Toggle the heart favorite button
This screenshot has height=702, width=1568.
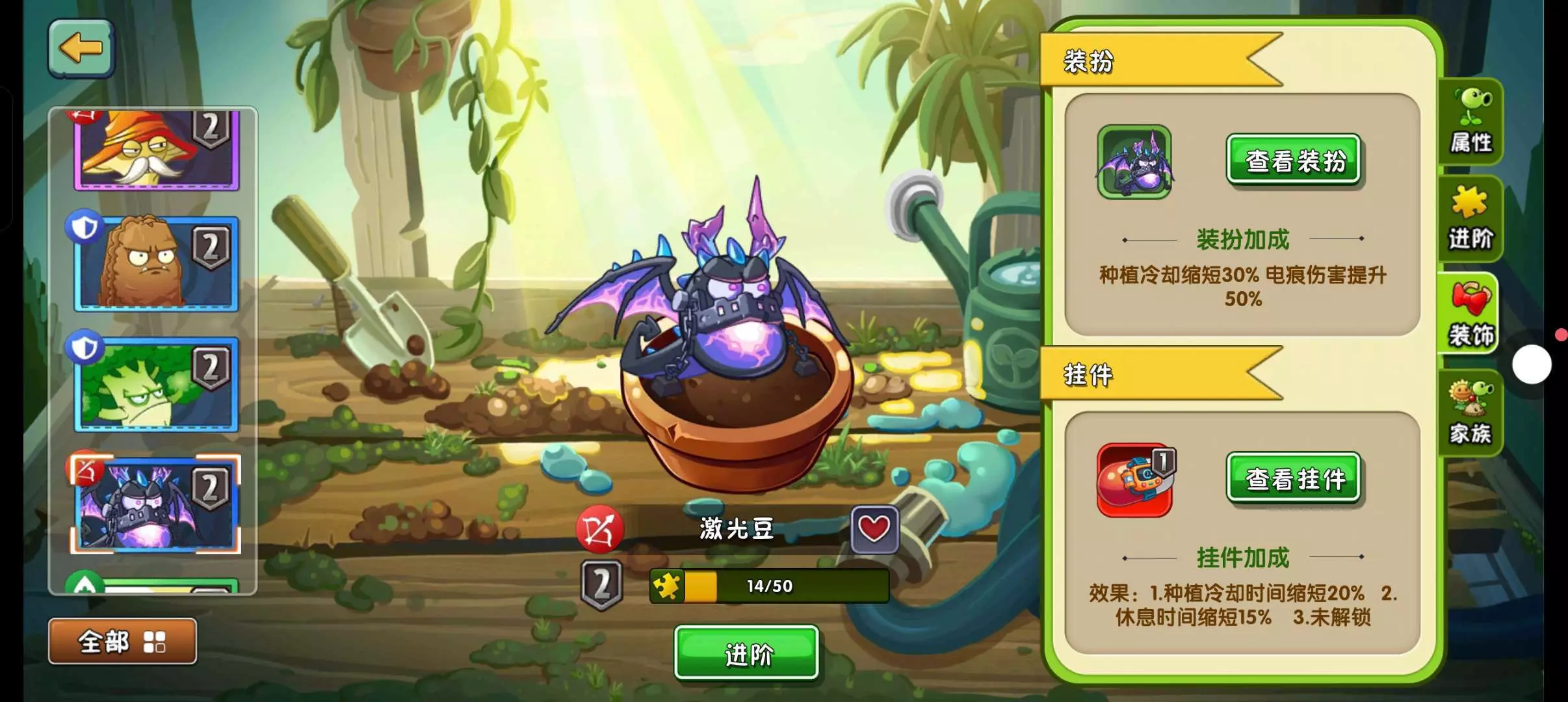tap(874, 529)
